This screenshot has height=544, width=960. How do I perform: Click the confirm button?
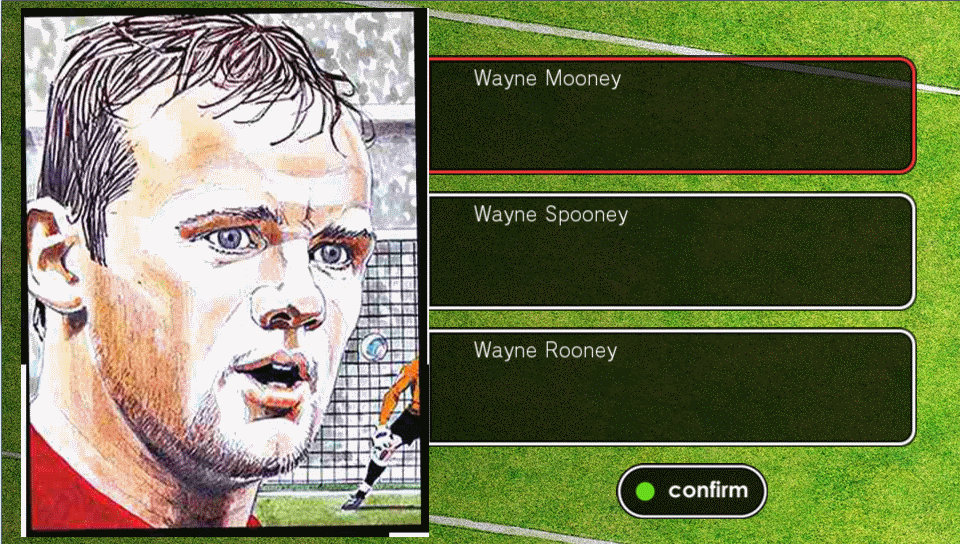pyautogui.click(x=692, y=491)
